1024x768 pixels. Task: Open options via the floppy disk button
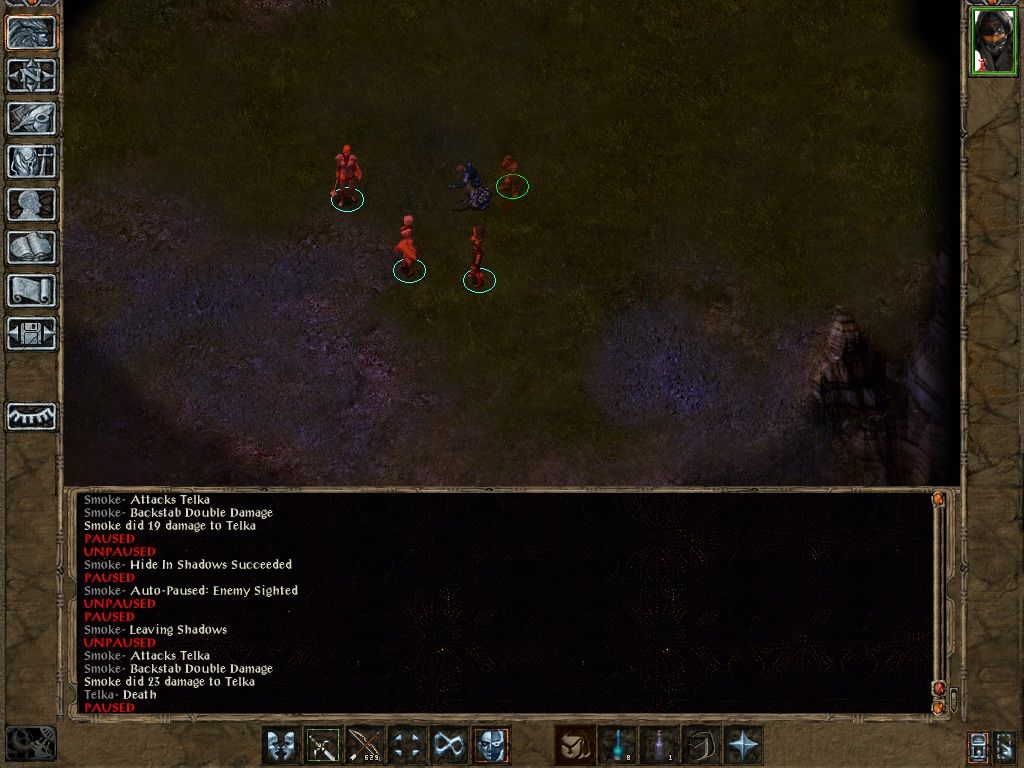32,333
